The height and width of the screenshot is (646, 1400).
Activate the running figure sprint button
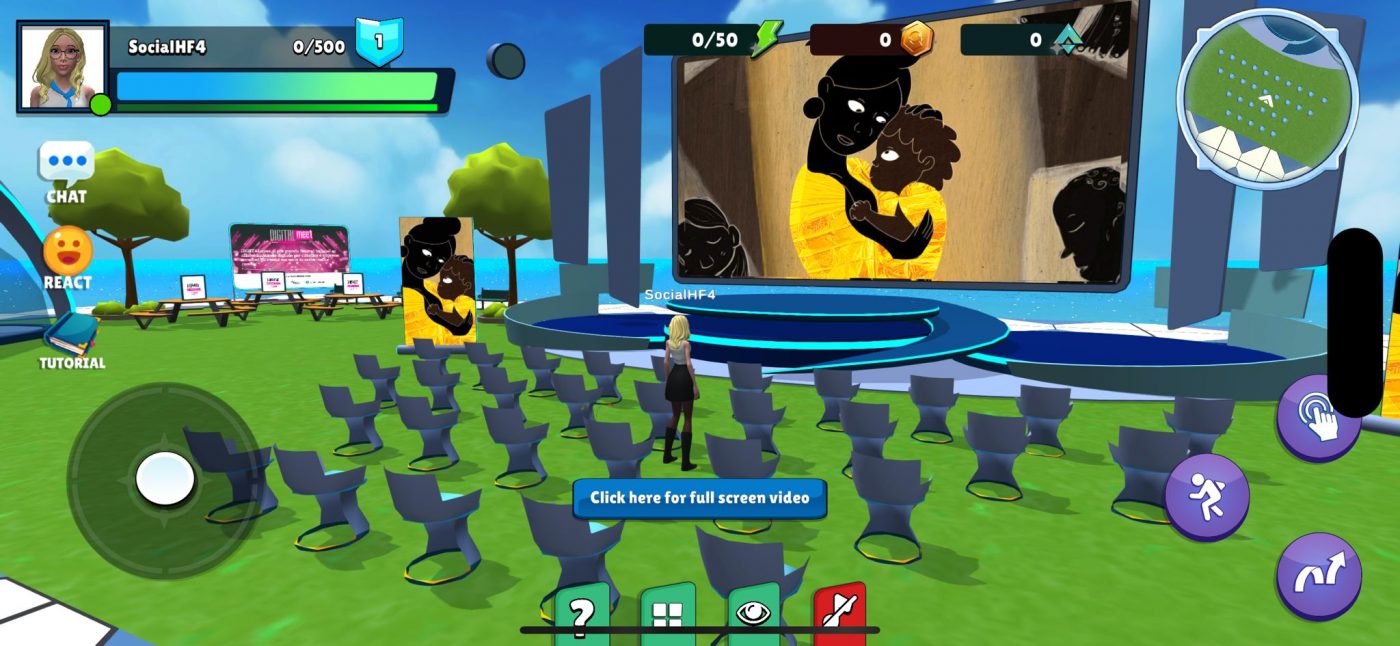pos(1207,497)
